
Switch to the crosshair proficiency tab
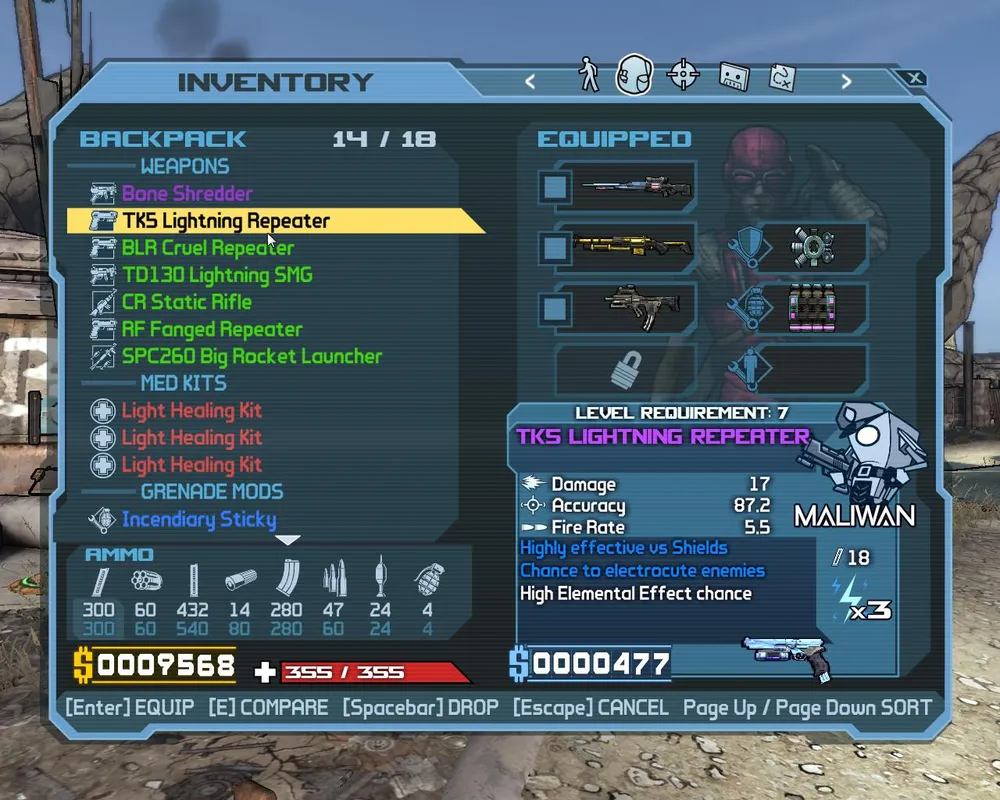click(683, 76)
